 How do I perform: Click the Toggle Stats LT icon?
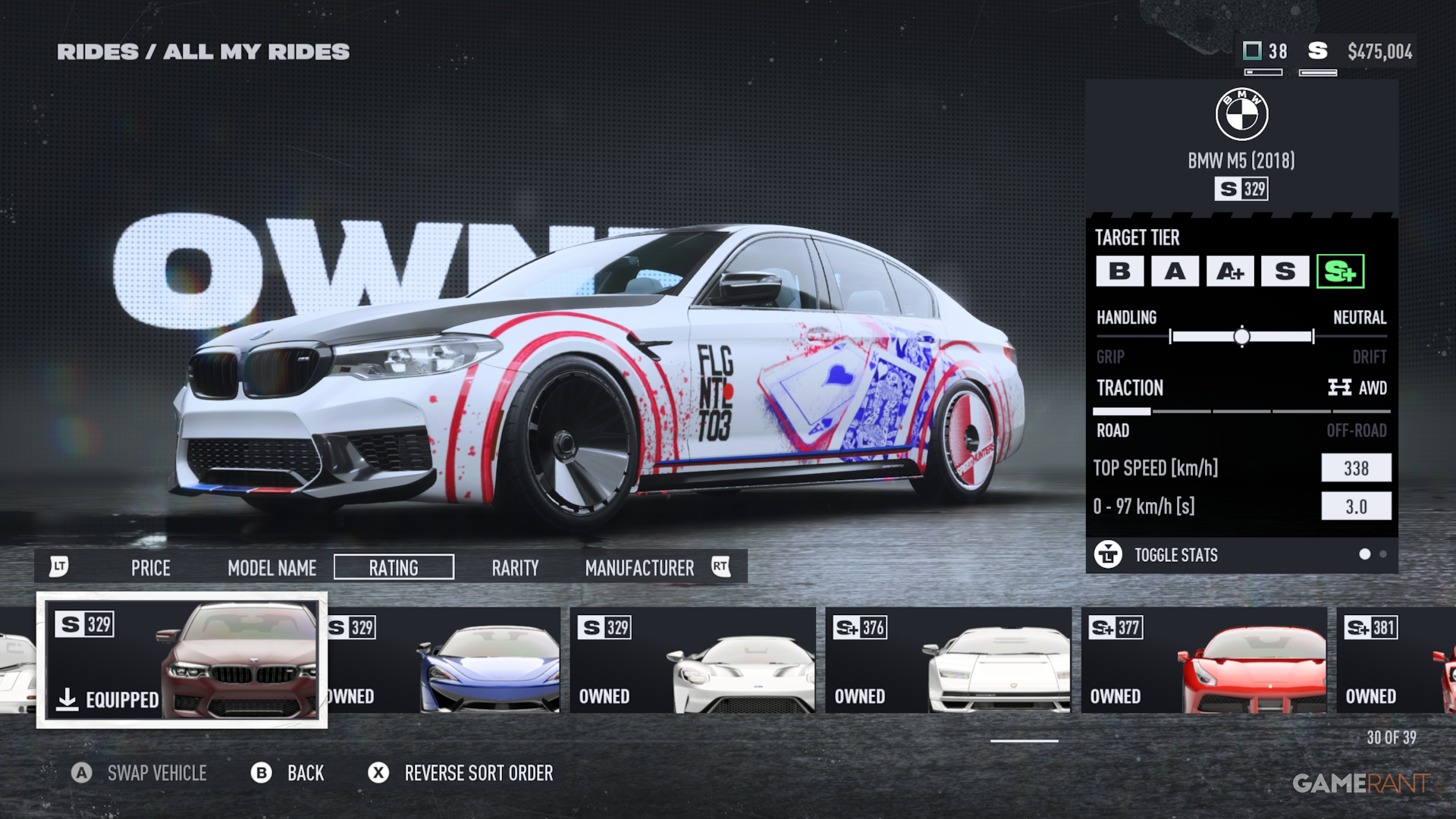(1109, 555)
